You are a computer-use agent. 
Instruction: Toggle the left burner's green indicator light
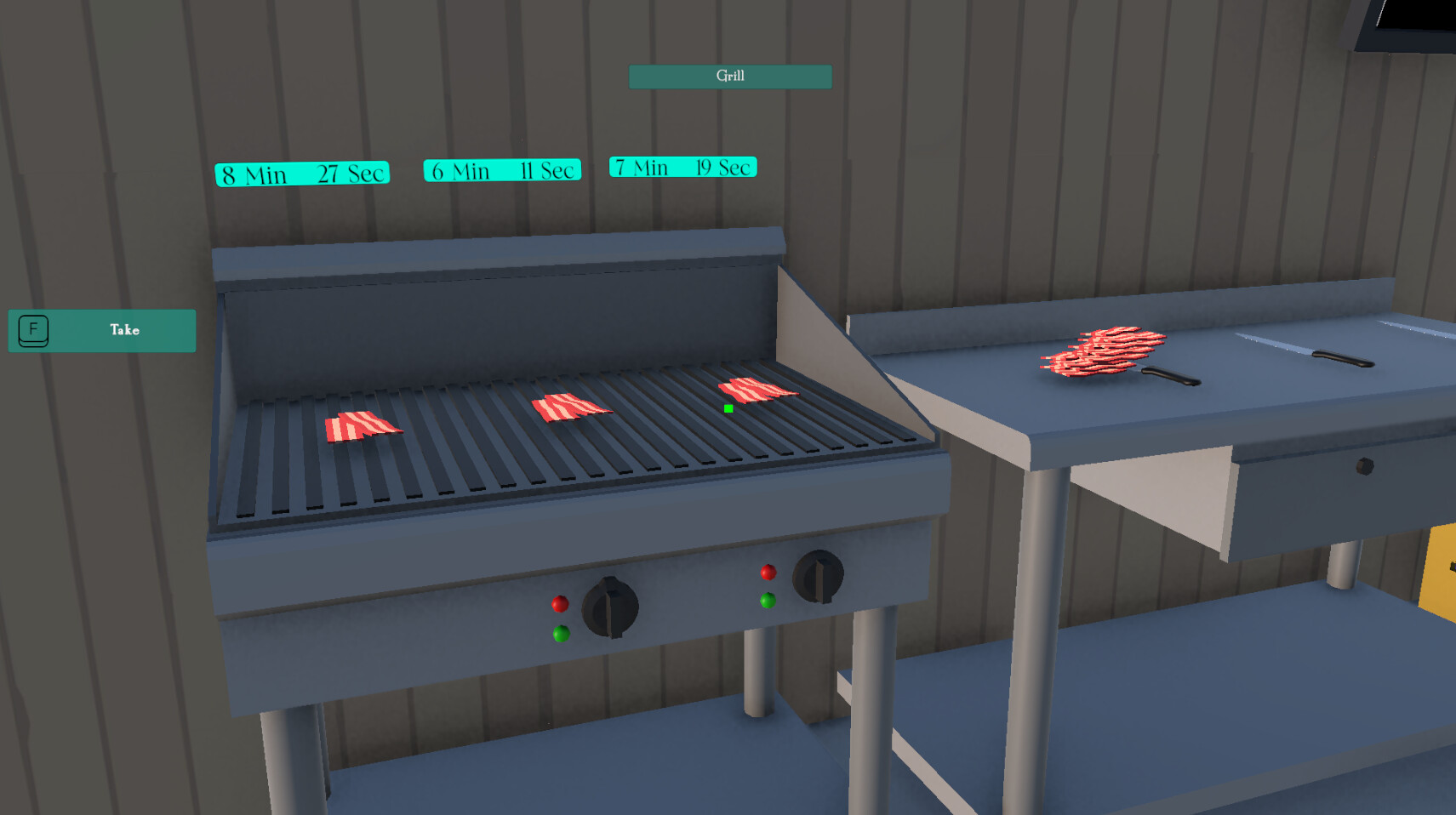(x=562, y=633)
